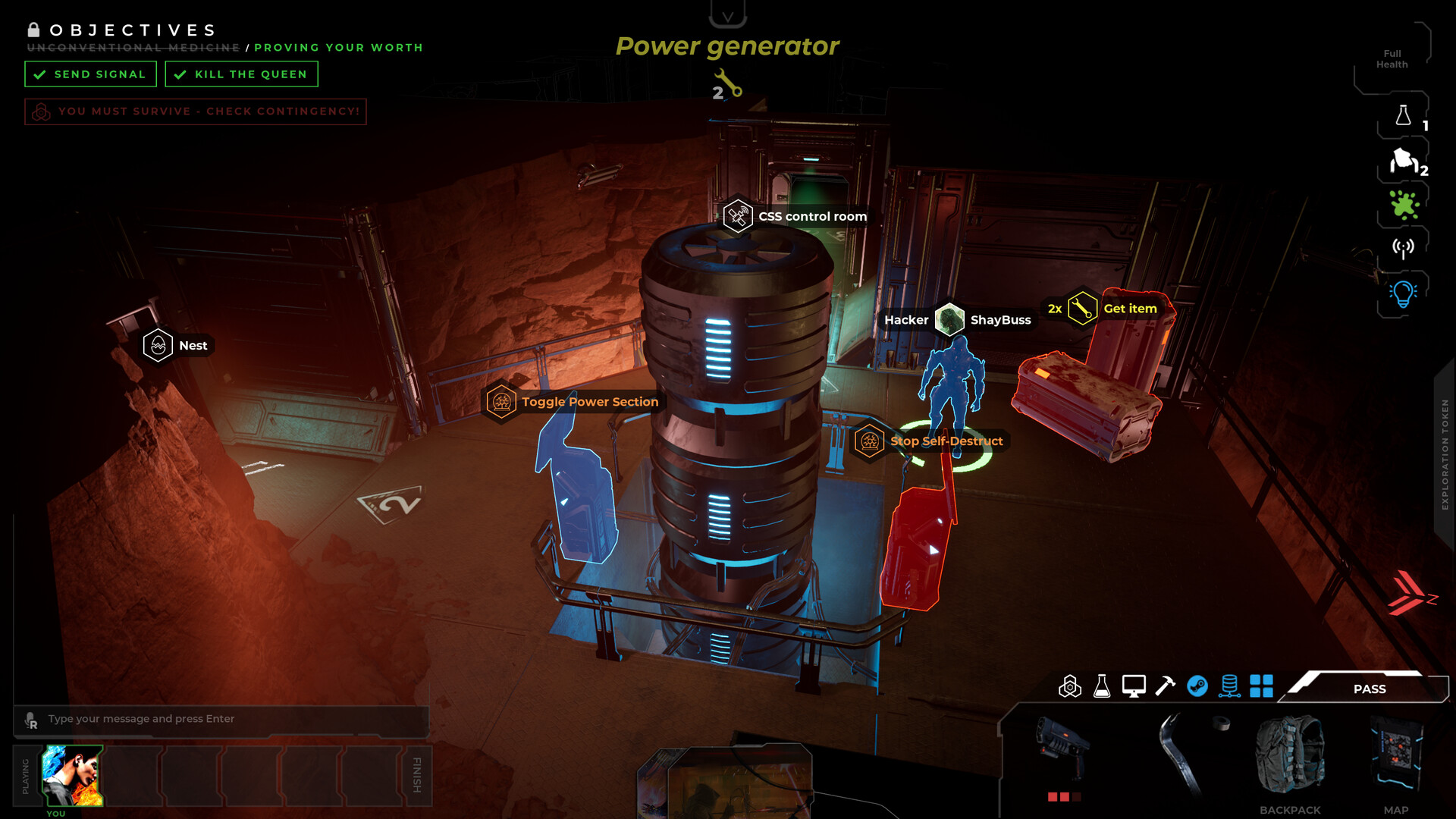
Task: Click the green splat ability icon
Action: point(1404,205)
